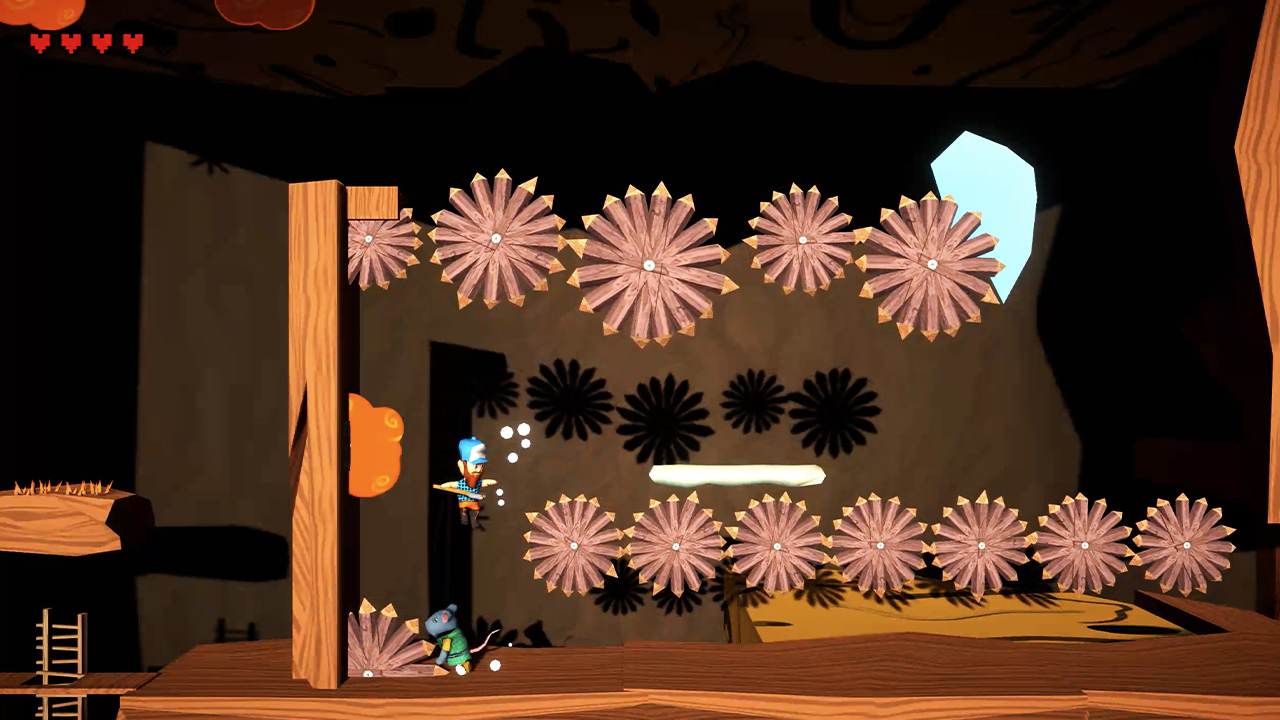
Task: Click the first heart in the health bar
Action: (38, 43)
